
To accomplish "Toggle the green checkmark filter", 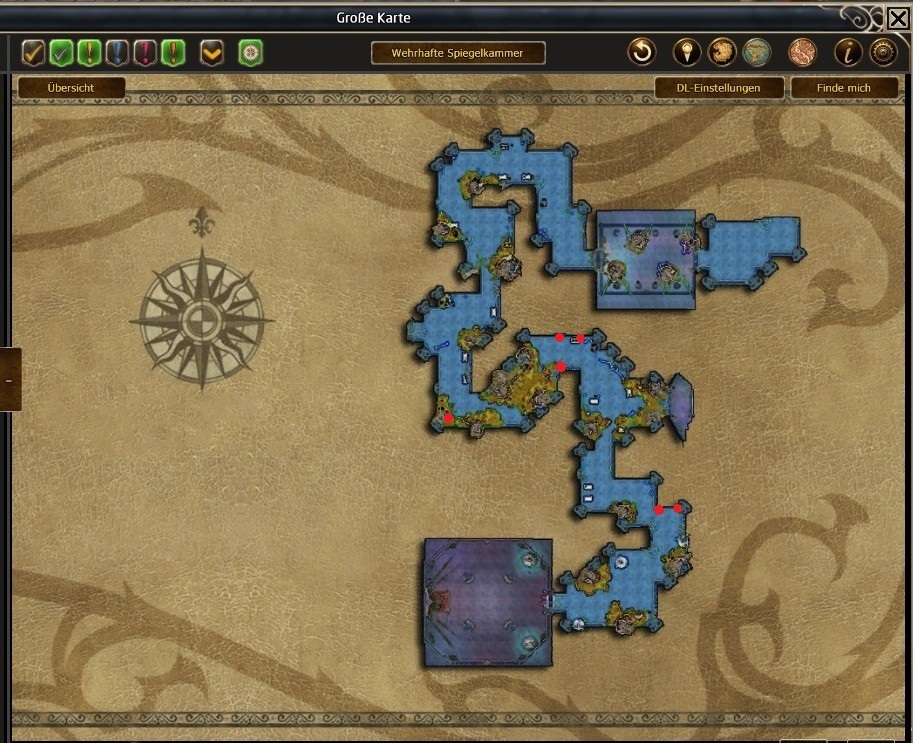I will coord(62,52).
